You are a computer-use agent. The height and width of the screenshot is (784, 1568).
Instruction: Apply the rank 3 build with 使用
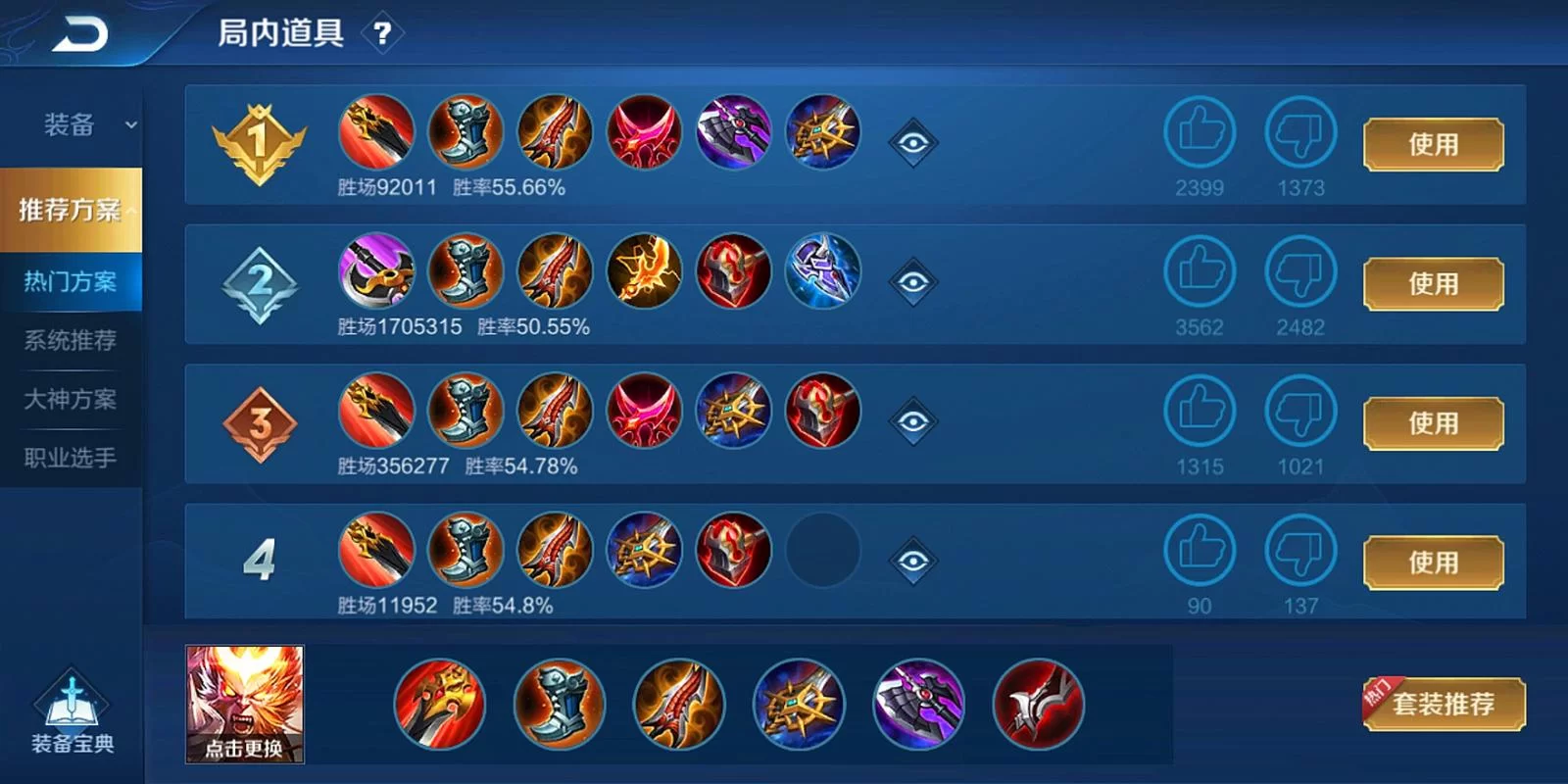1433,423
